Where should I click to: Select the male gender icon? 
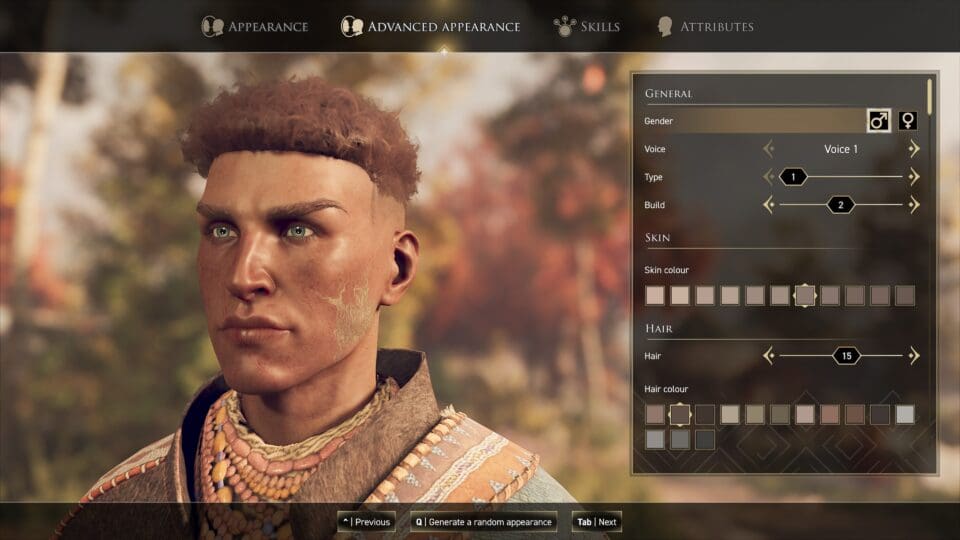tap(878, 121)
